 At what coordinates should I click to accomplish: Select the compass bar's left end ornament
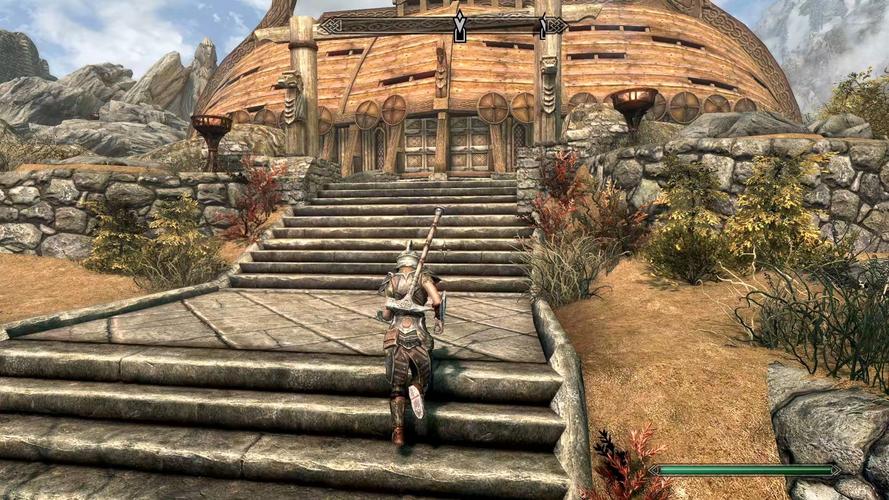pos(328,26)
